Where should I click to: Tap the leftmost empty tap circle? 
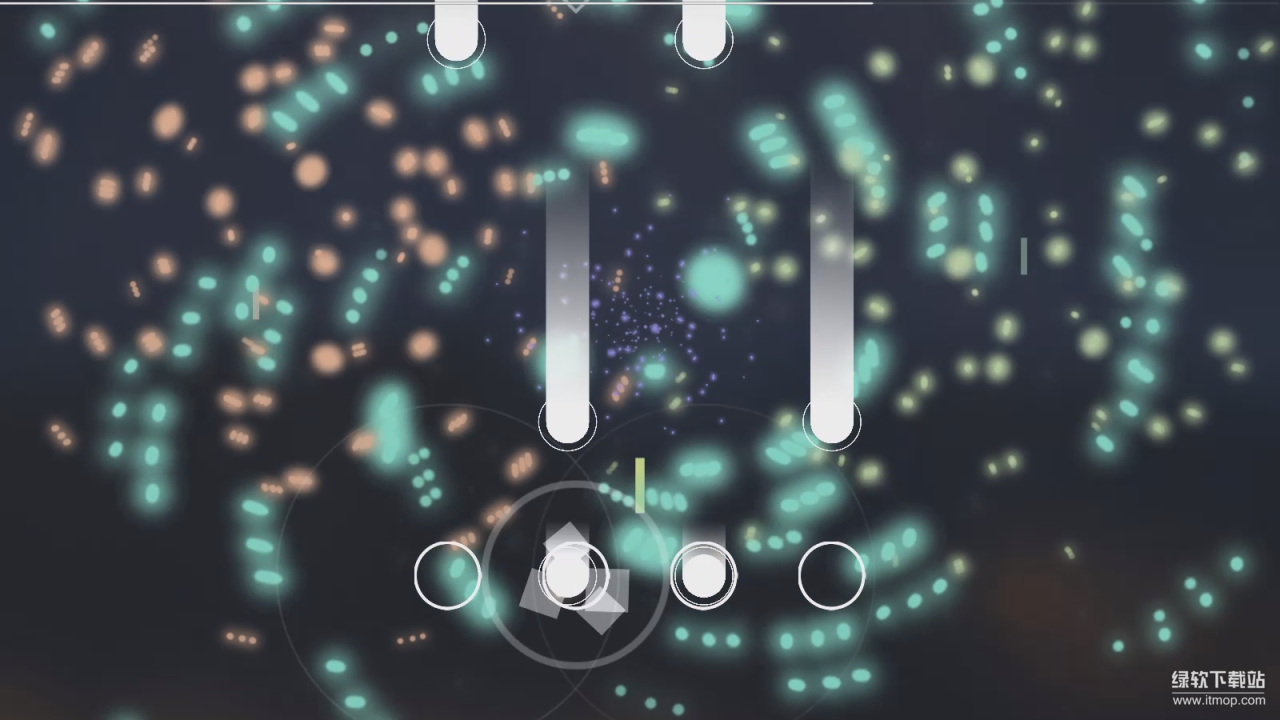pyautogui.click(x=446, y=575)
